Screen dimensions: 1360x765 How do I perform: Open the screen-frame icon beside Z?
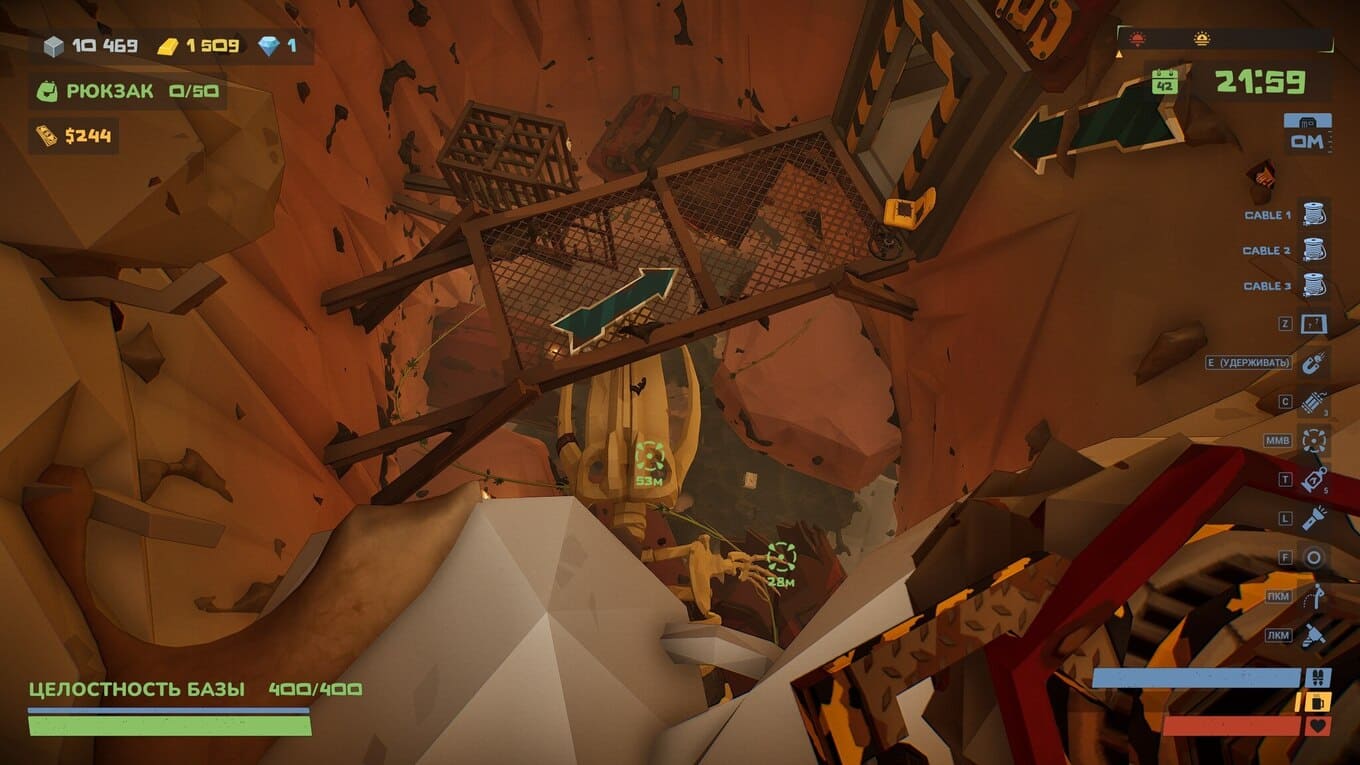[x=1313, y=324]
